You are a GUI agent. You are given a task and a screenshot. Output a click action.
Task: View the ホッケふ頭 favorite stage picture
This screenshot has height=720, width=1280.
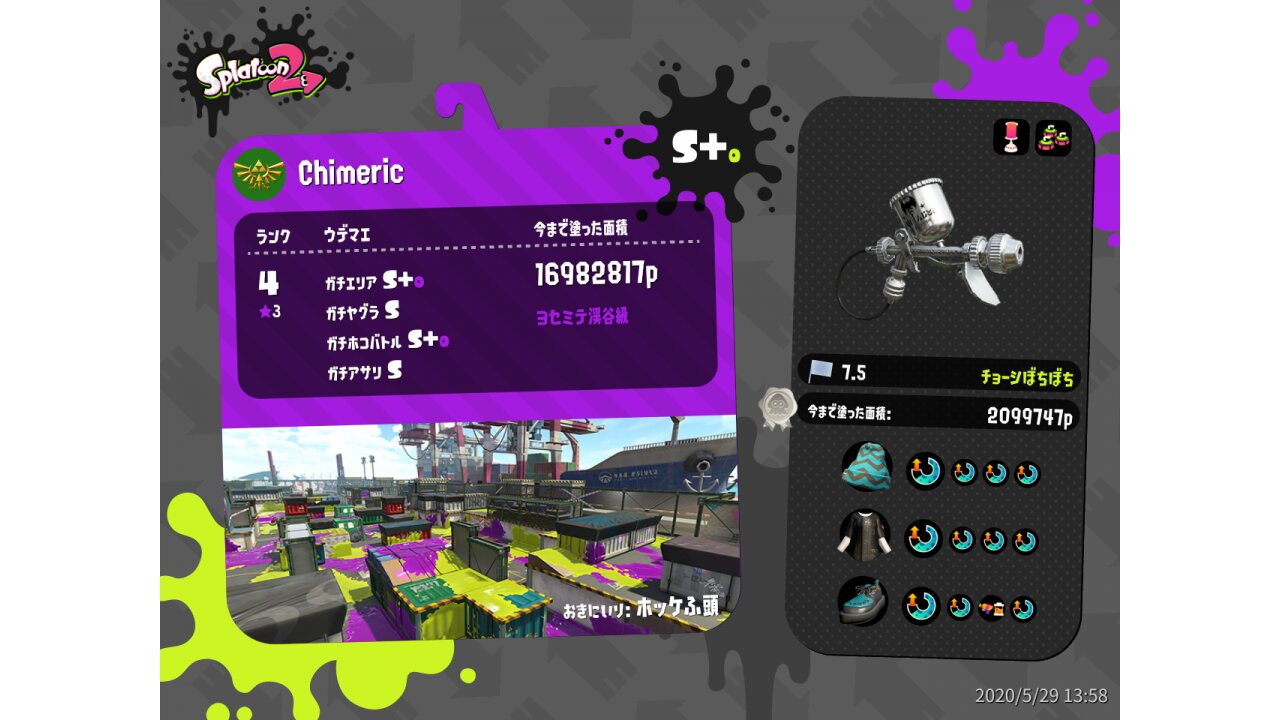pos(478,530)
